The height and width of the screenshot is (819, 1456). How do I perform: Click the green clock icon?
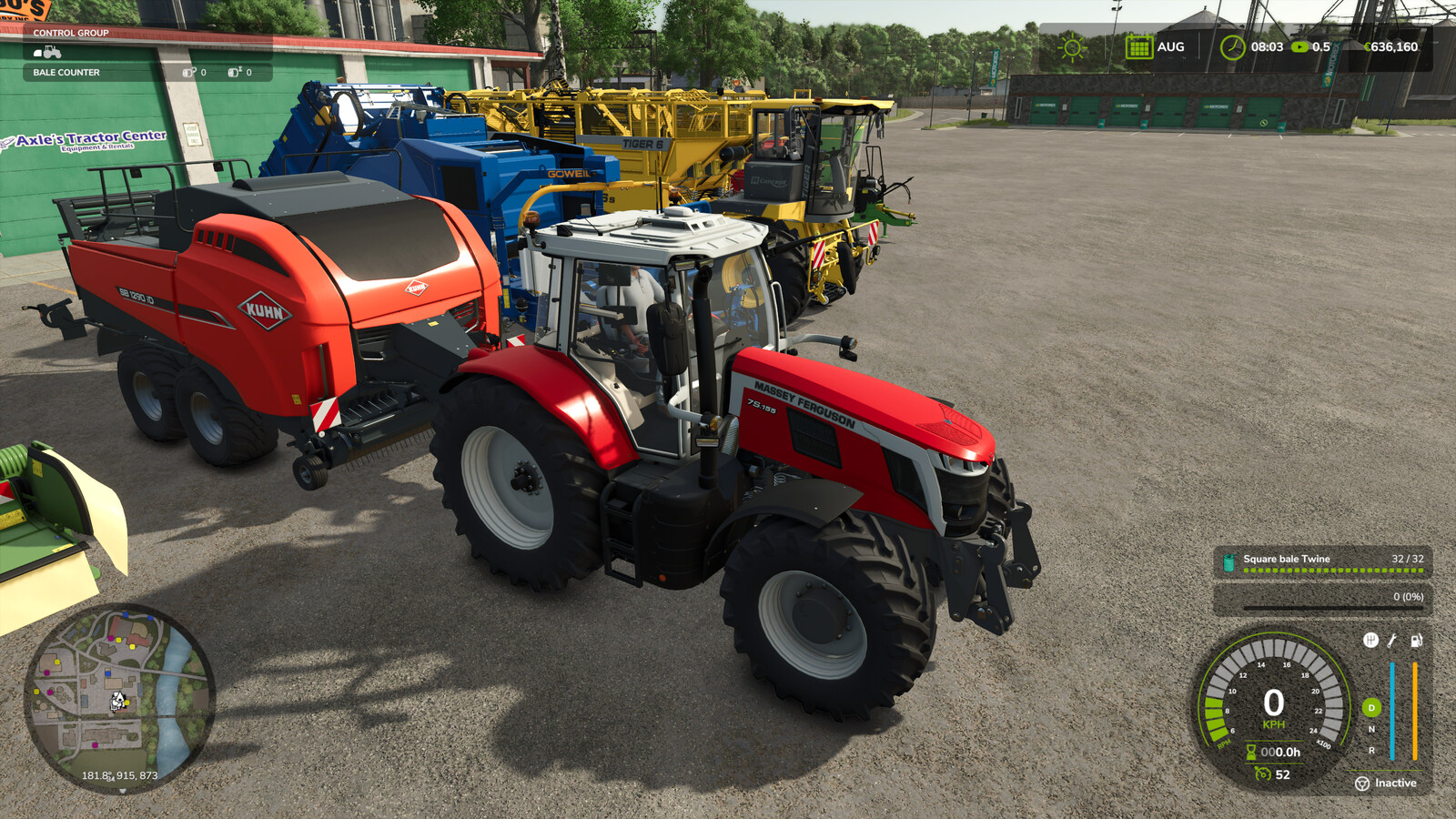[1232, 47]
